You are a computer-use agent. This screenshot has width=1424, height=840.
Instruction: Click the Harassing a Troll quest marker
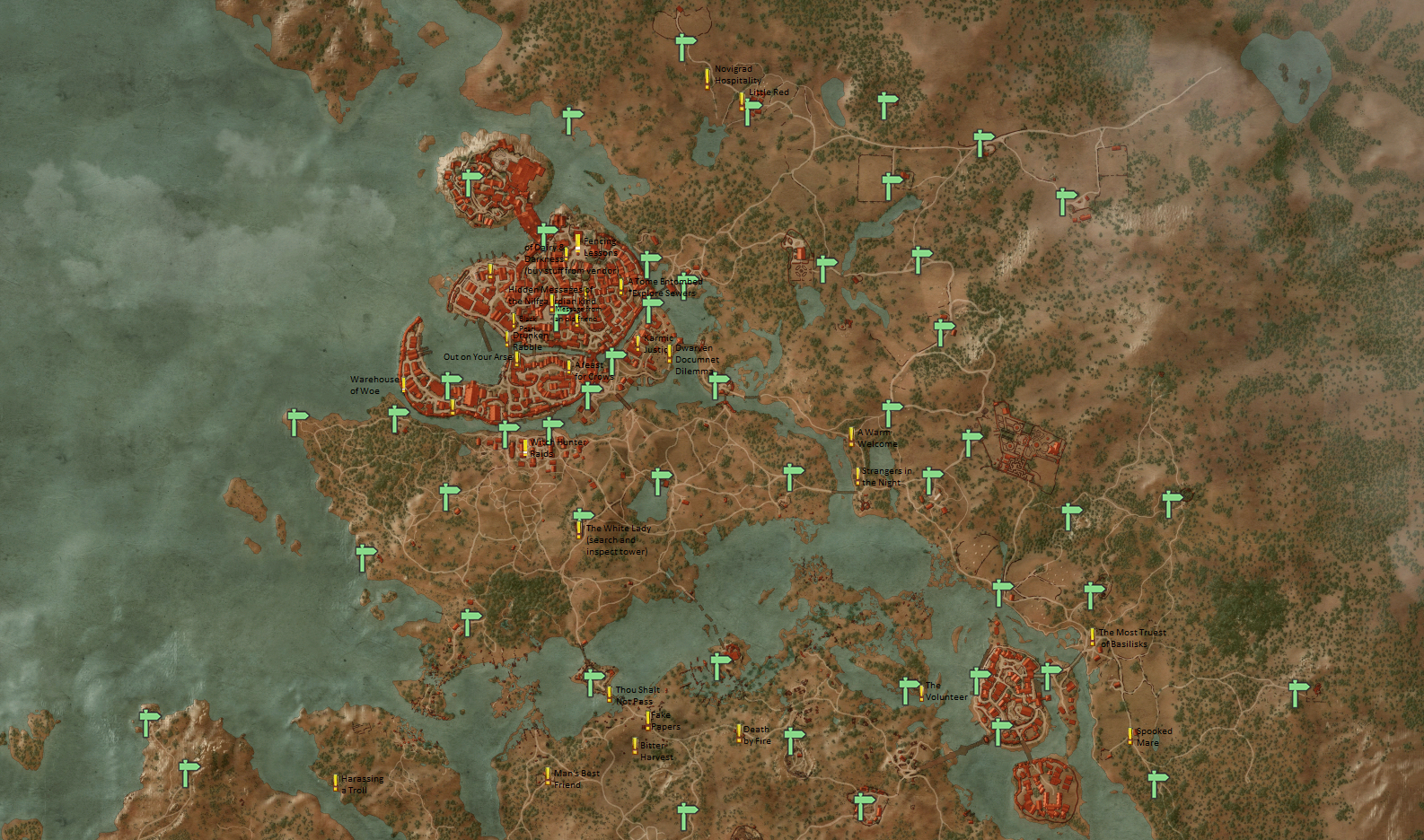[x=334, y=781]
